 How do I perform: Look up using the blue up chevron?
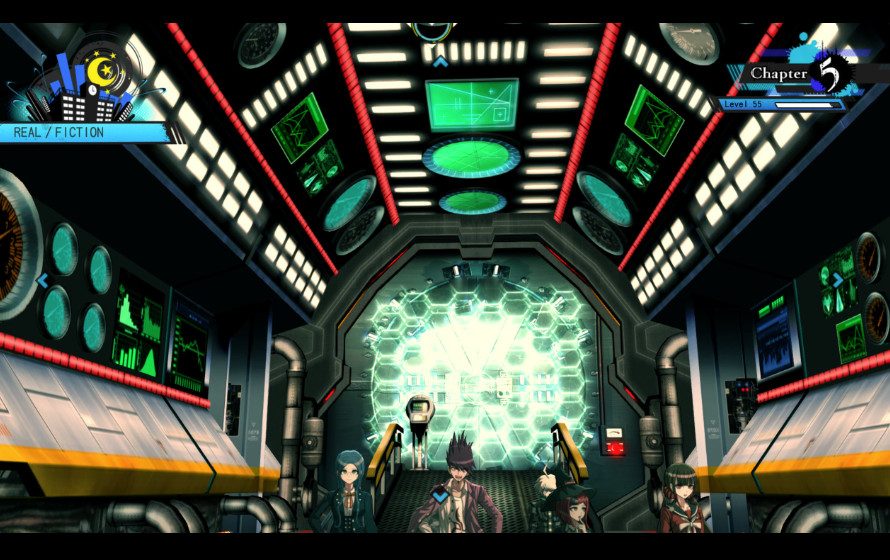[x=440, y=61]
